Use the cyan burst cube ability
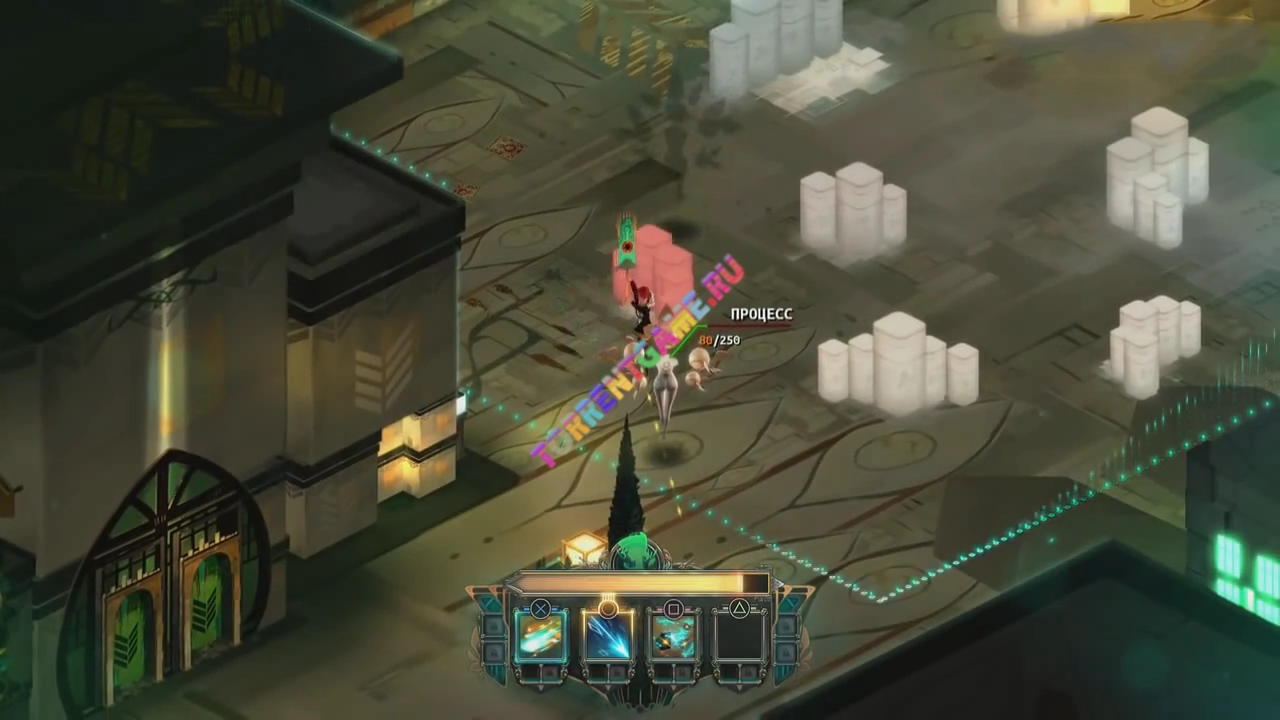This screenshot has width=1280, height=720. pos(673,638)
